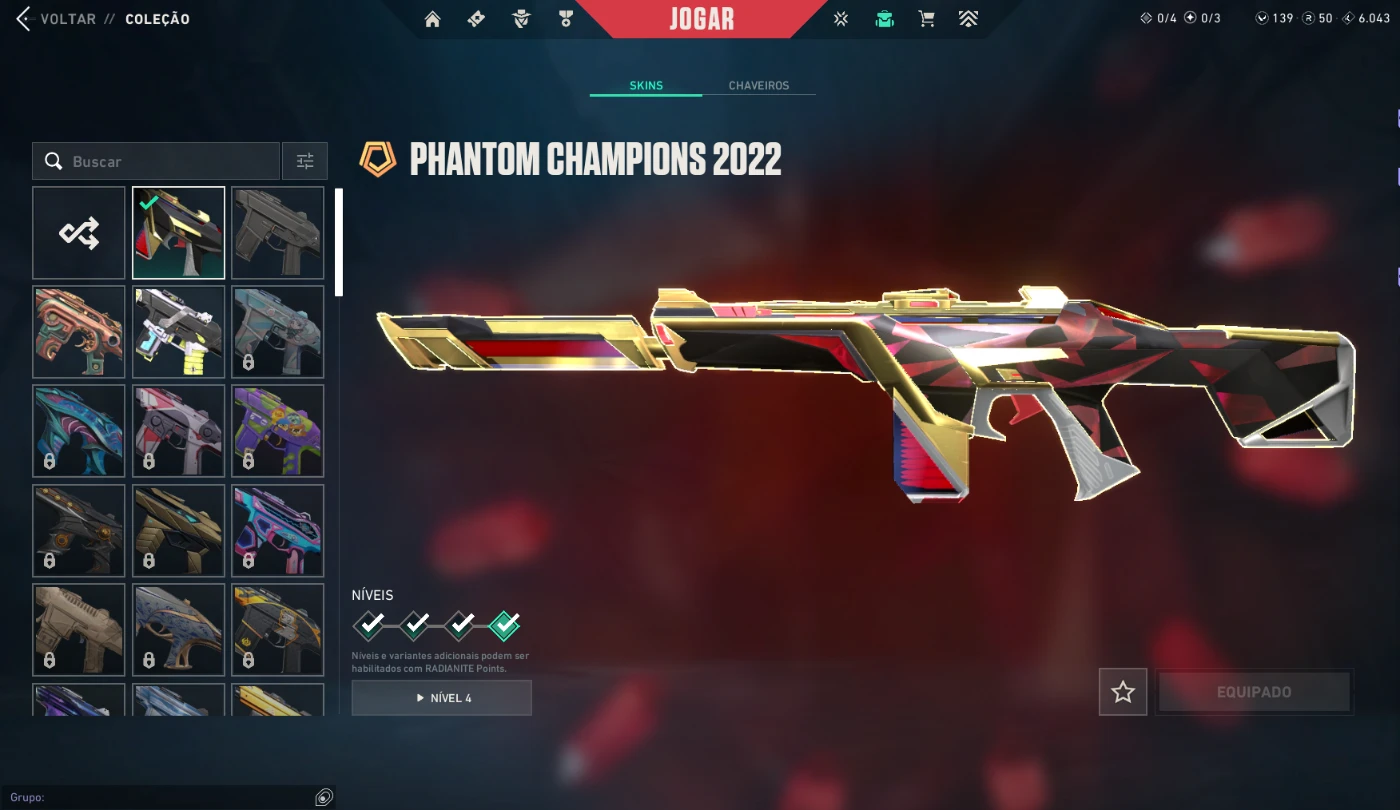This screenshot has width=1400, height=810.
Task: Click the Equipado button
Action: [x=1253, y=692]
